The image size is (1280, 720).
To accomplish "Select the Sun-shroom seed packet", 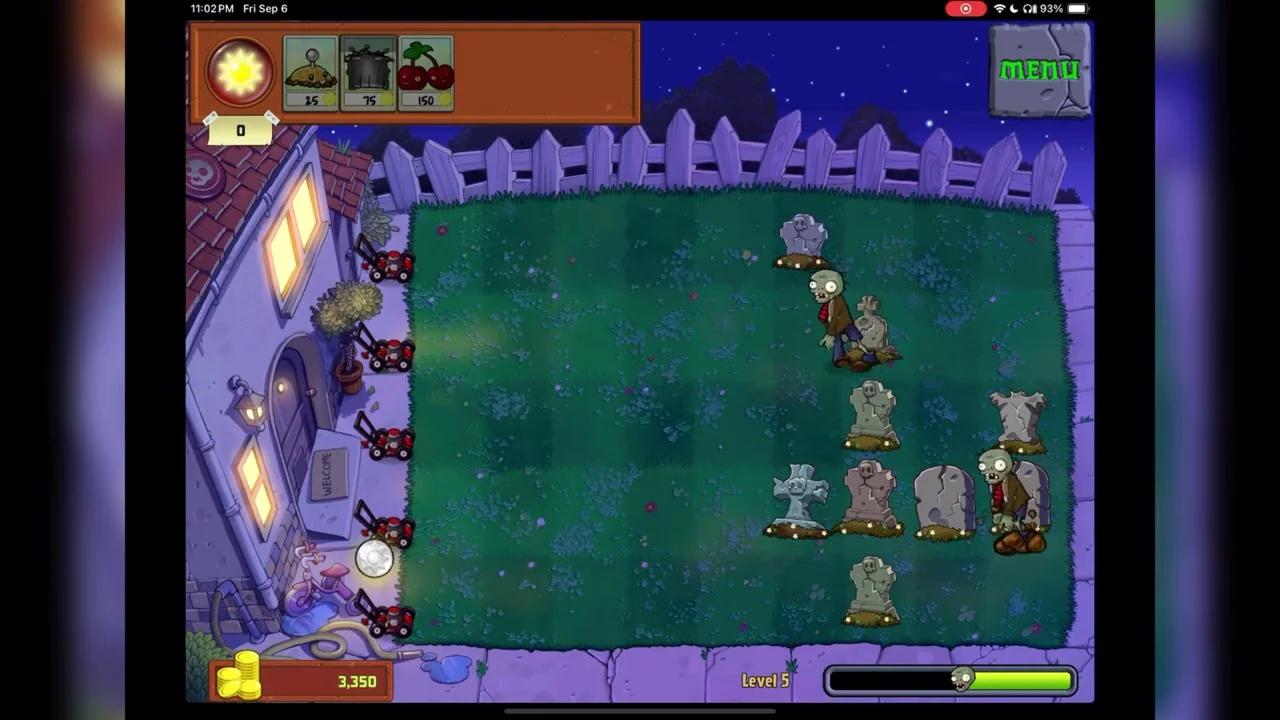I will pos(310,70).
